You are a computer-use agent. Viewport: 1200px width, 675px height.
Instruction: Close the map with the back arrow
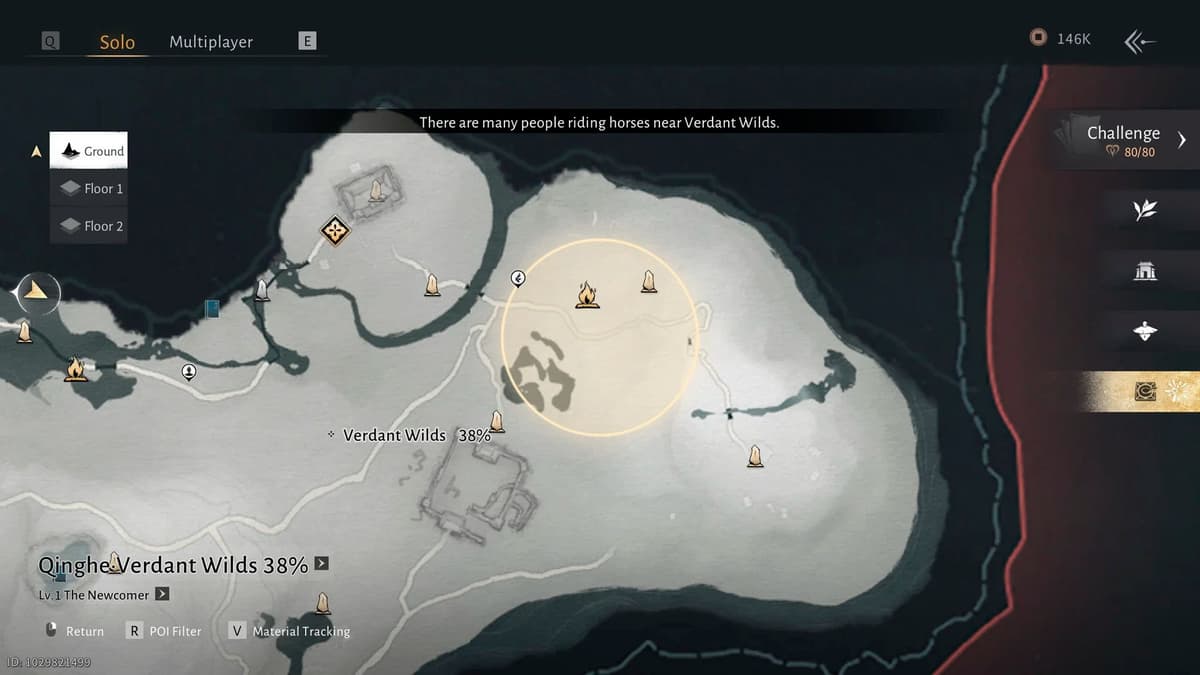point(1140,41)
